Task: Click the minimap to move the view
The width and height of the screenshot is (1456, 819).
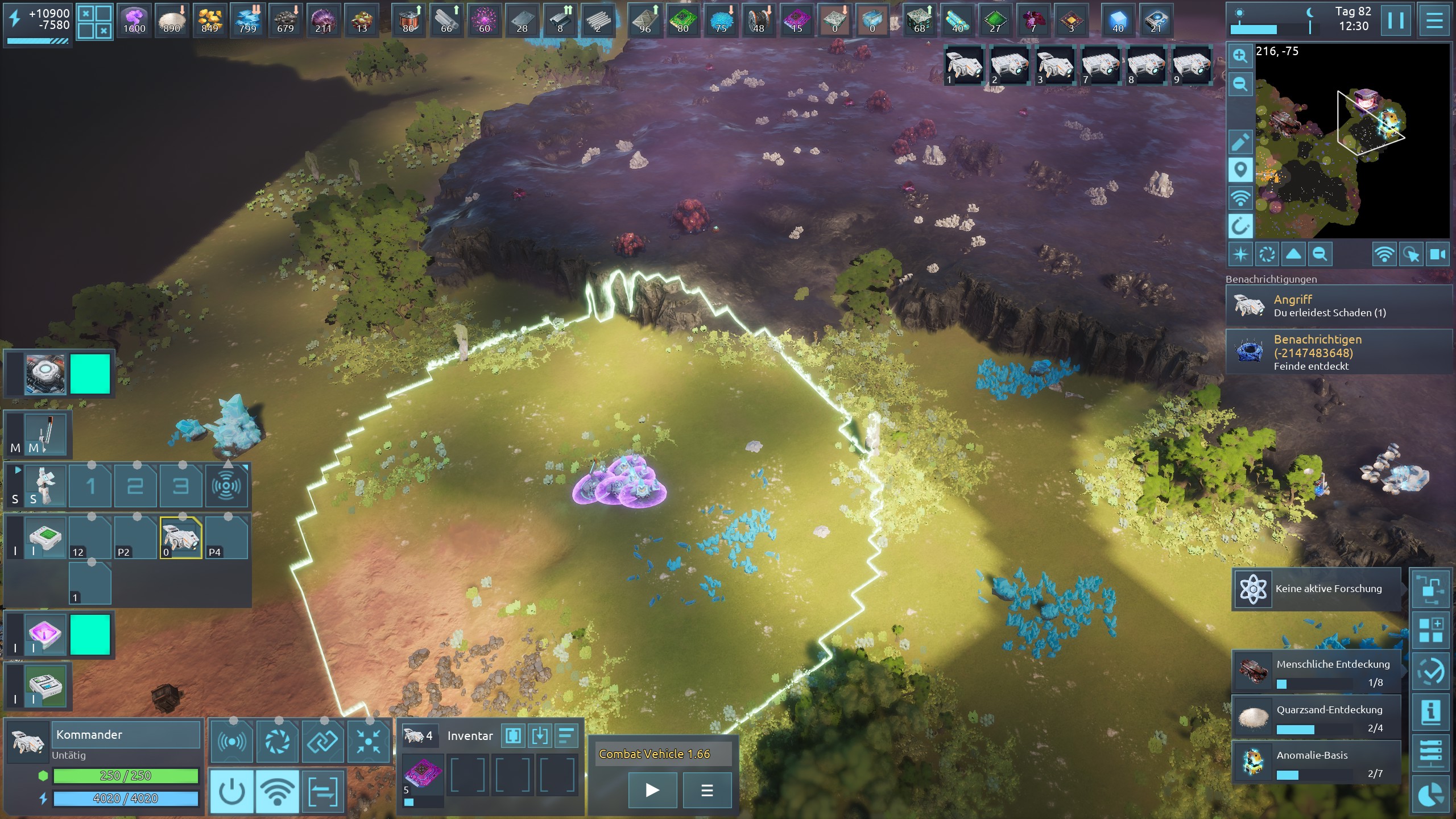Action: [x=1354, y=142]
